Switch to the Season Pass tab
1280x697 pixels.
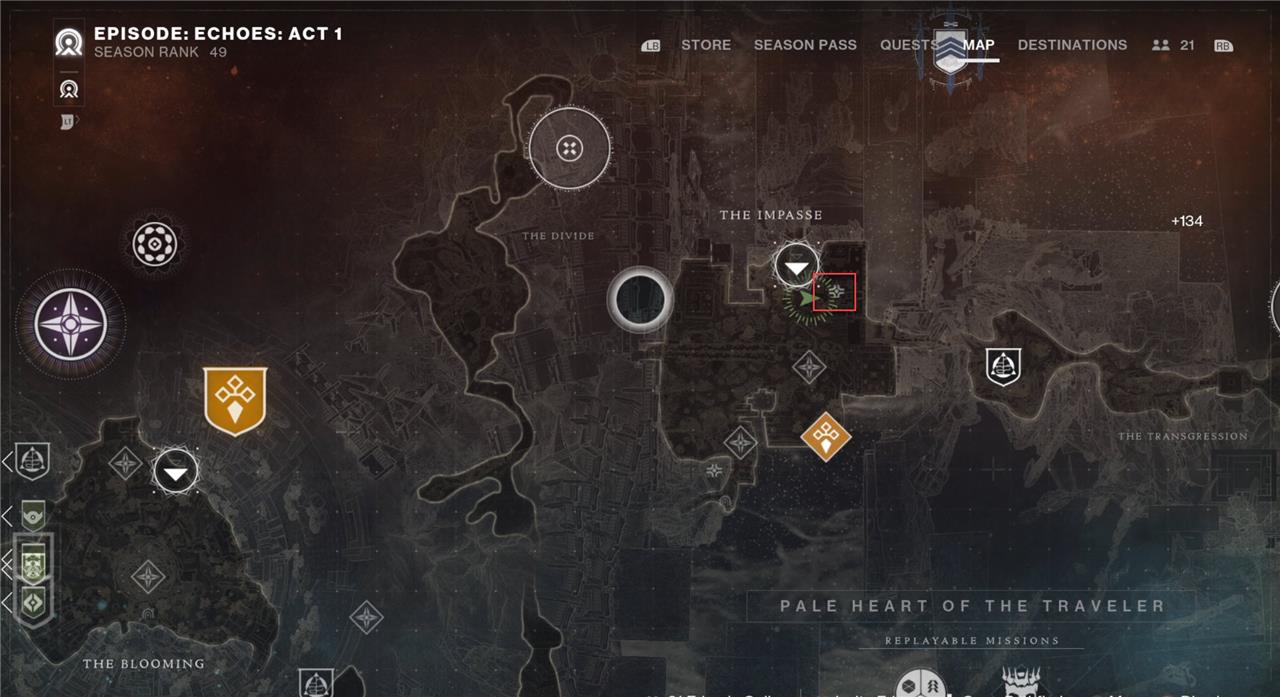805,45
